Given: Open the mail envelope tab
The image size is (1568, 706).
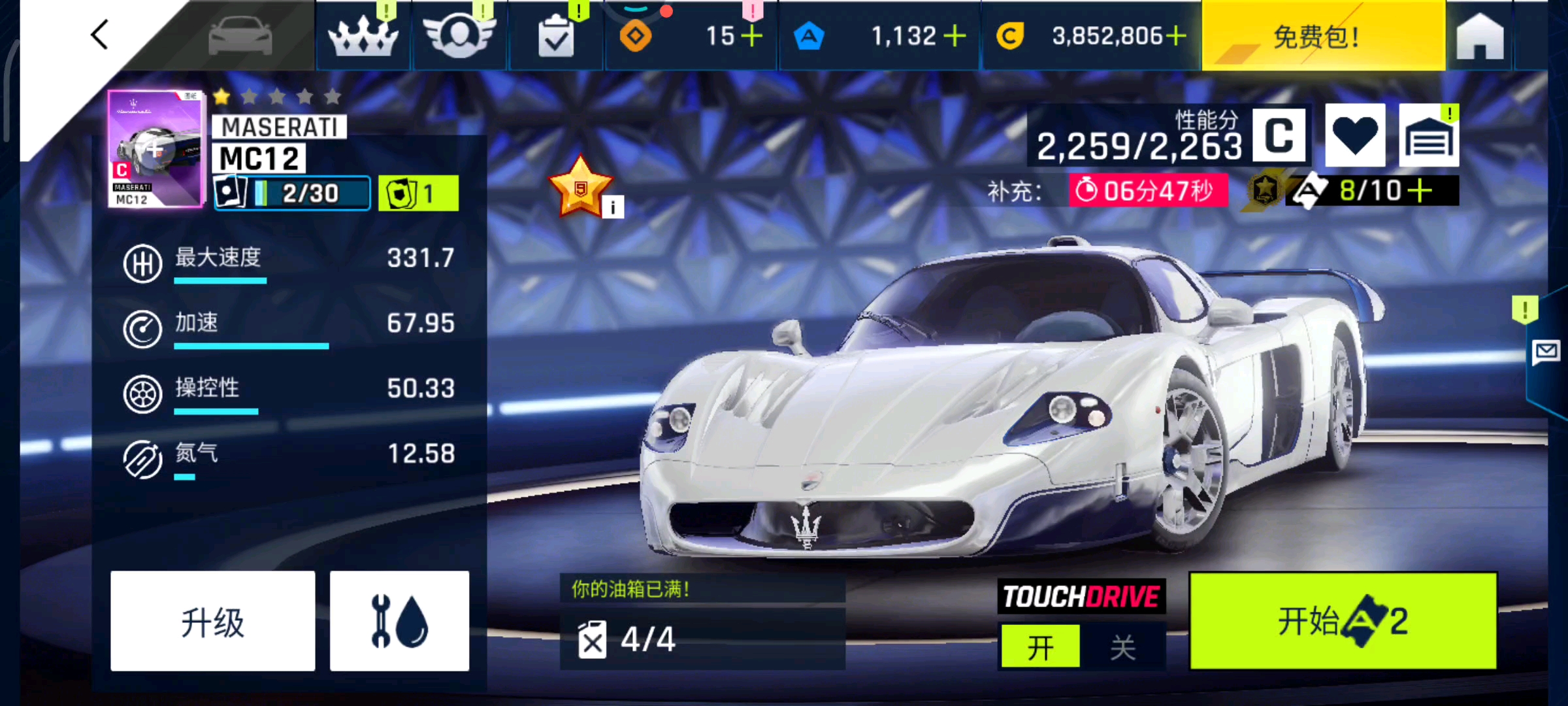Looking at the screenshot, I should pyautogui.click(x=1546, y=352).
